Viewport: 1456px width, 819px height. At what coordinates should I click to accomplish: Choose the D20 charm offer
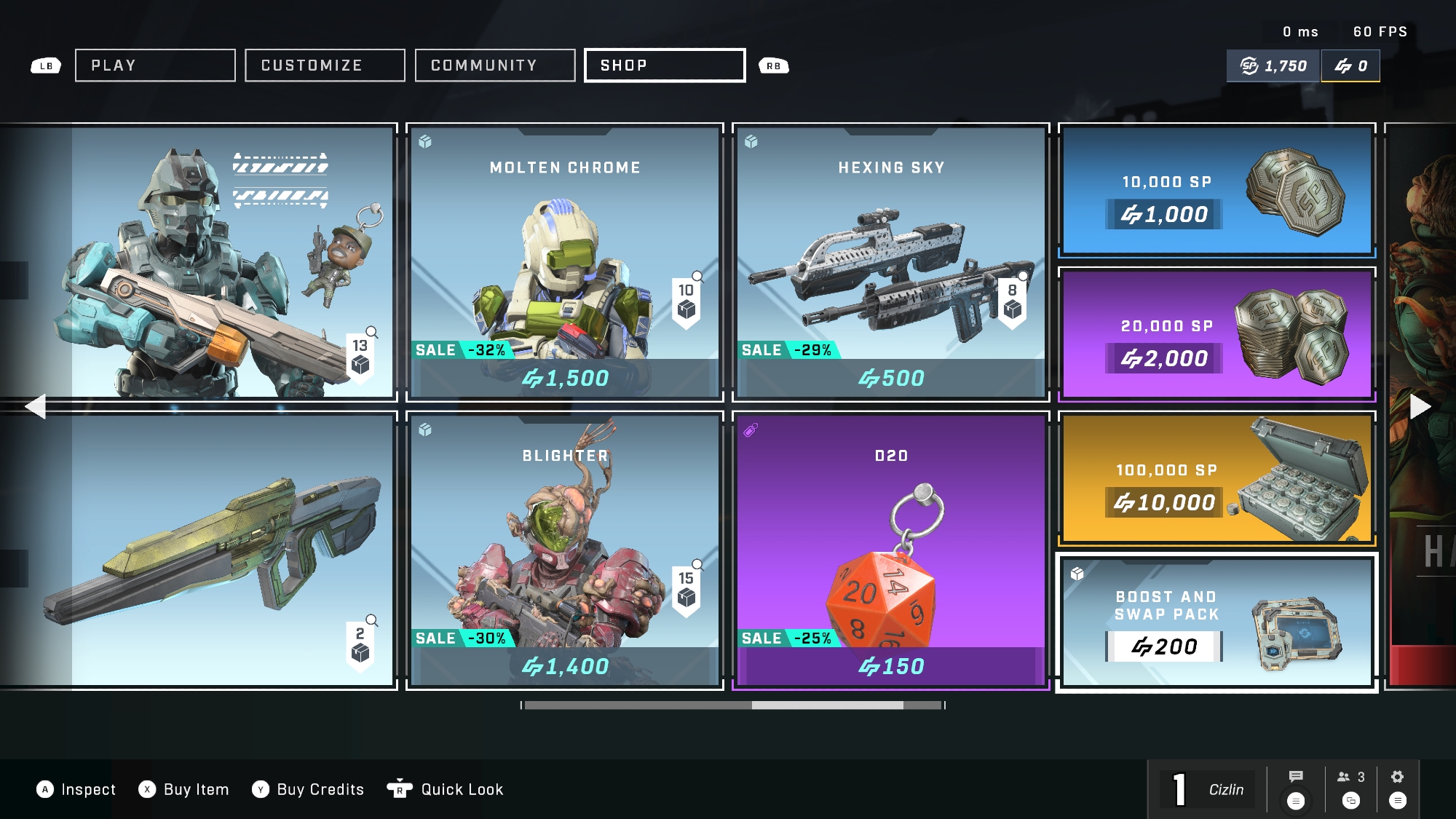[x=891, y=550]
